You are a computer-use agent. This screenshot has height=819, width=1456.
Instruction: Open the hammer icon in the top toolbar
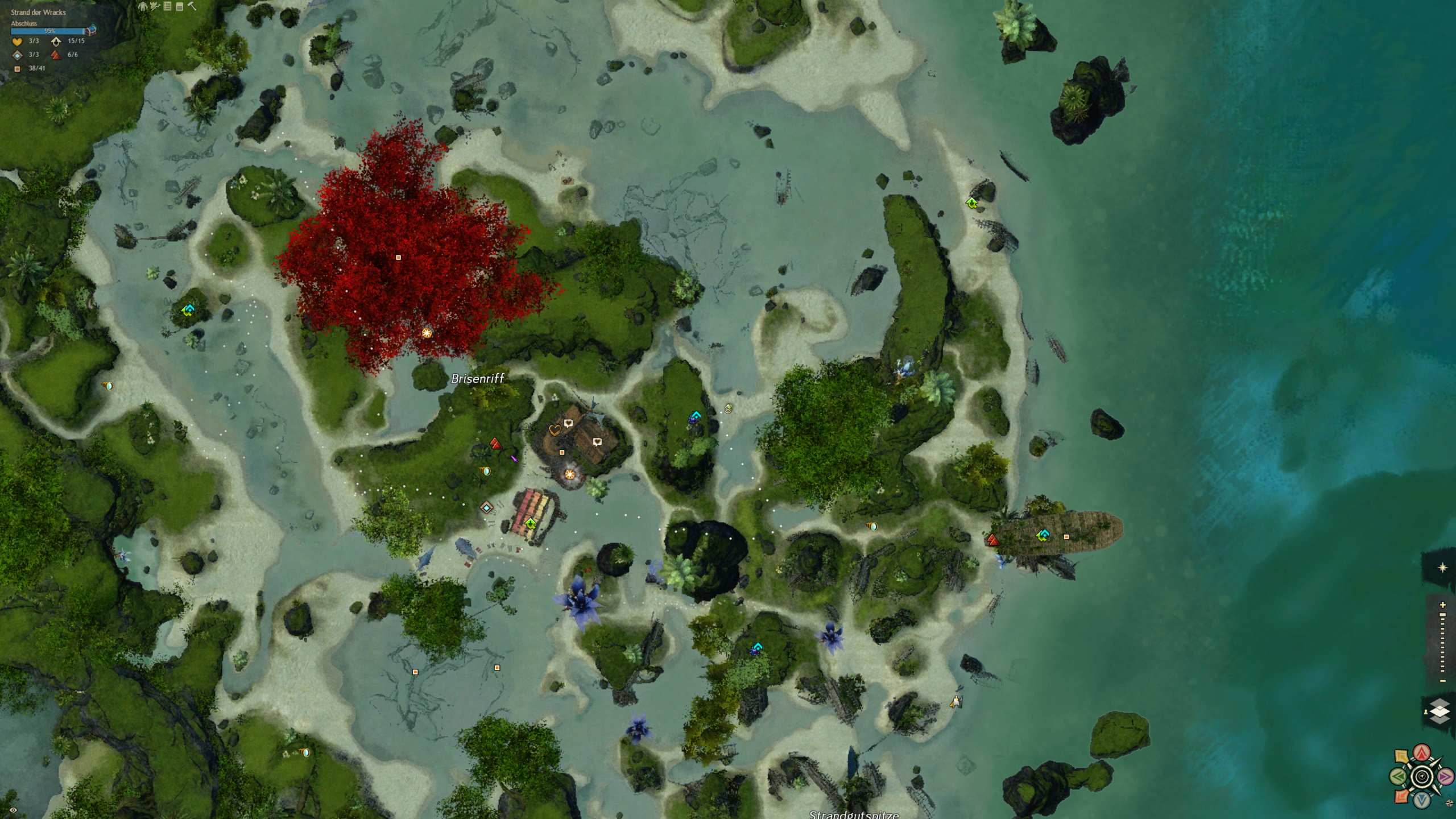(192, 6)
